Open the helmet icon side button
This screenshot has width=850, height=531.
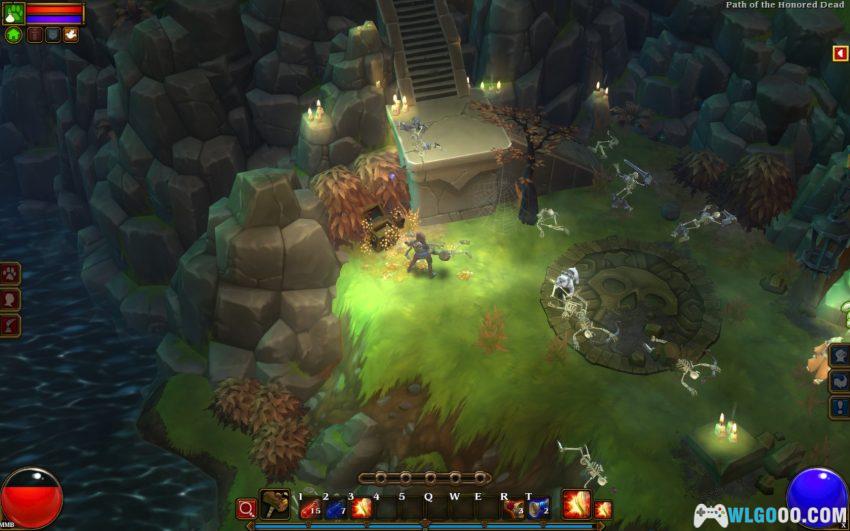click(x=840, y=355)
